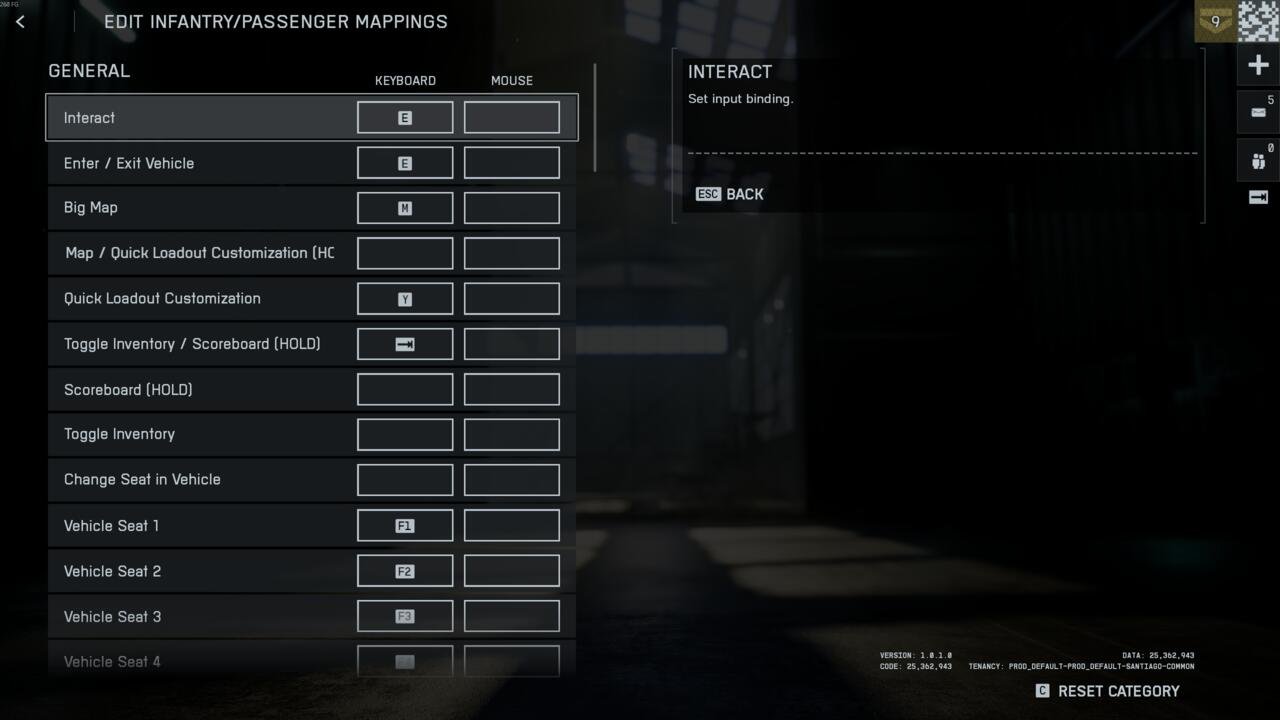The height and width of the screenshot is (720, 1280).
Task: Click the E keyboard binding for Enter / Exit Vehicle
Action: pyautogui.click(x=404, y=162)
